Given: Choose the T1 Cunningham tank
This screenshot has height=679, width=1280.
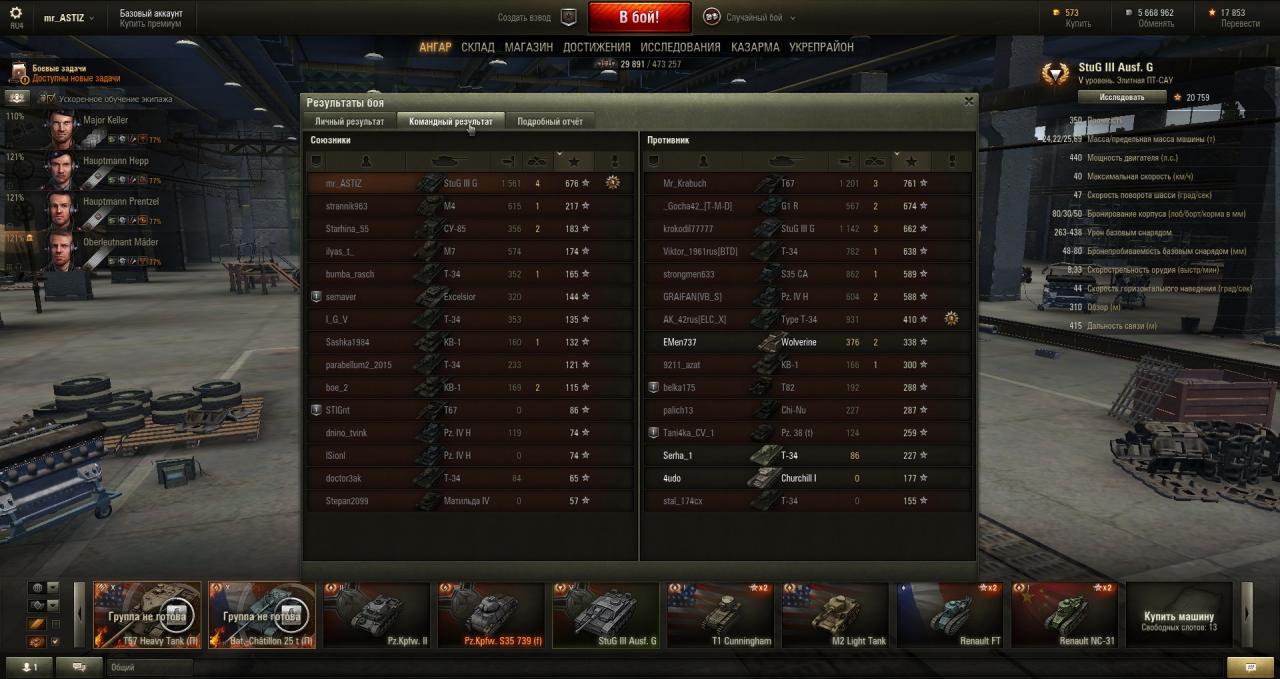Looking at the screenshot, I should (720, 615).
